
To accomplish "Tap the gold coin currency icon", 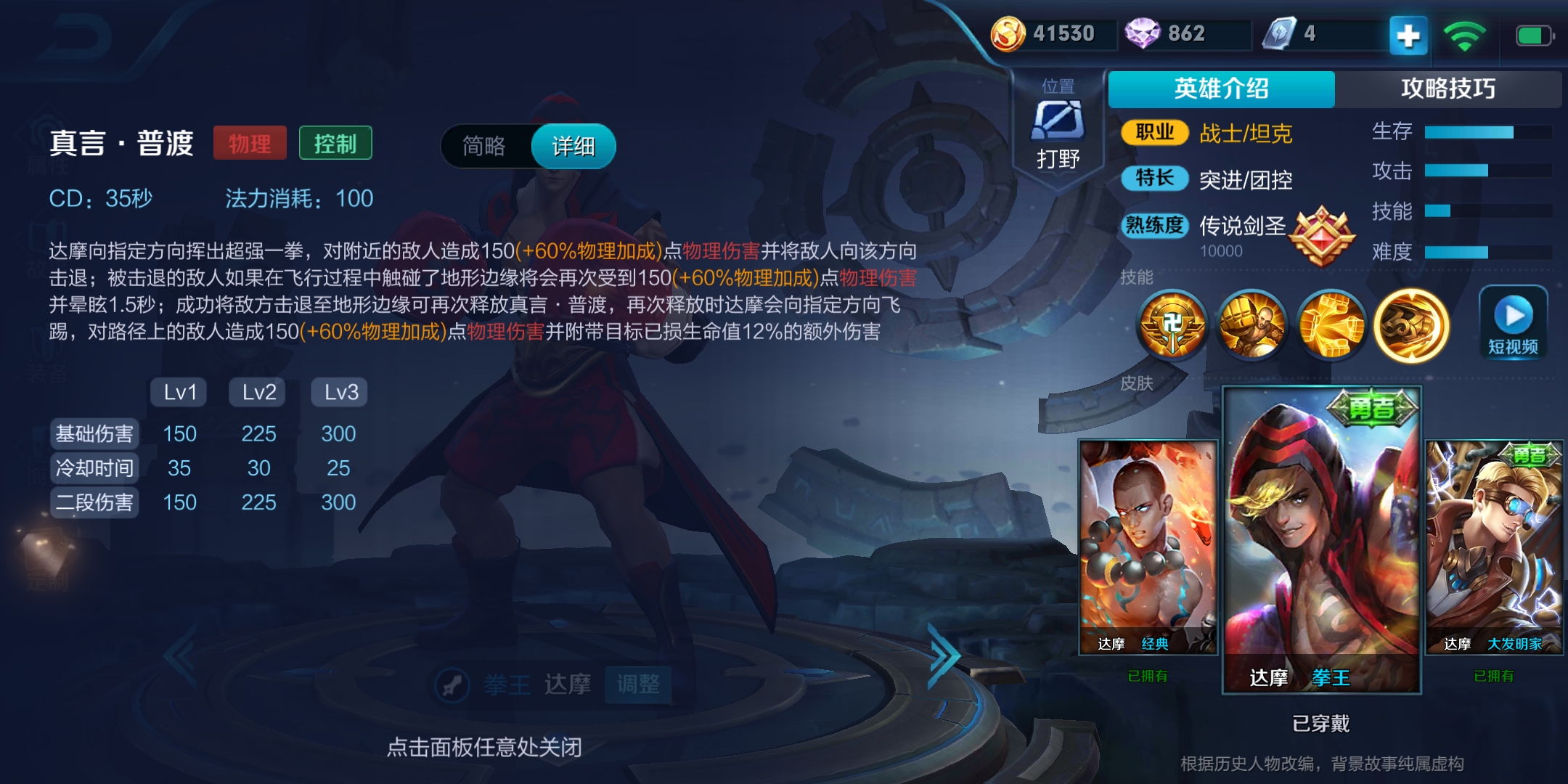I will pyautogui.click(x=1008, y=32).
